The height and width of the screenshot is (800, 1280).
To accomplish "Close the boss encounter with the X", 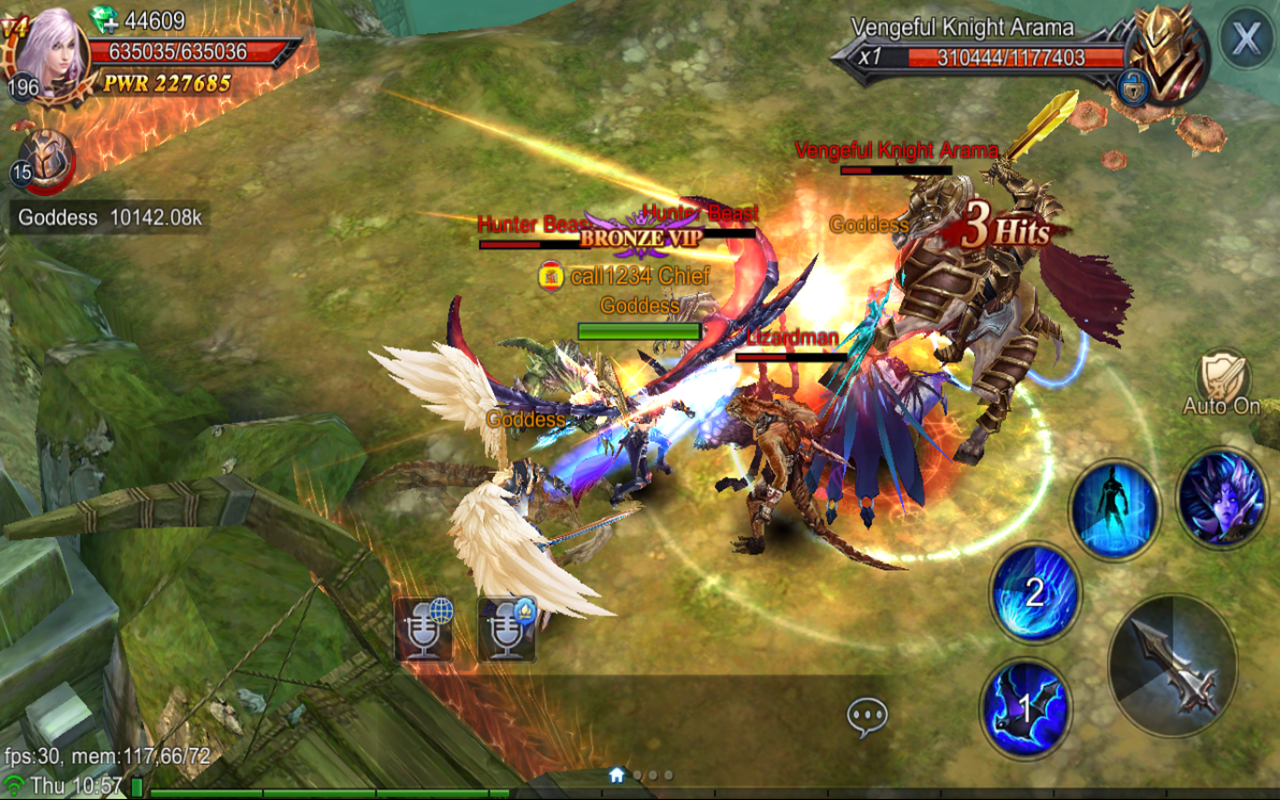I will 1244,38.
